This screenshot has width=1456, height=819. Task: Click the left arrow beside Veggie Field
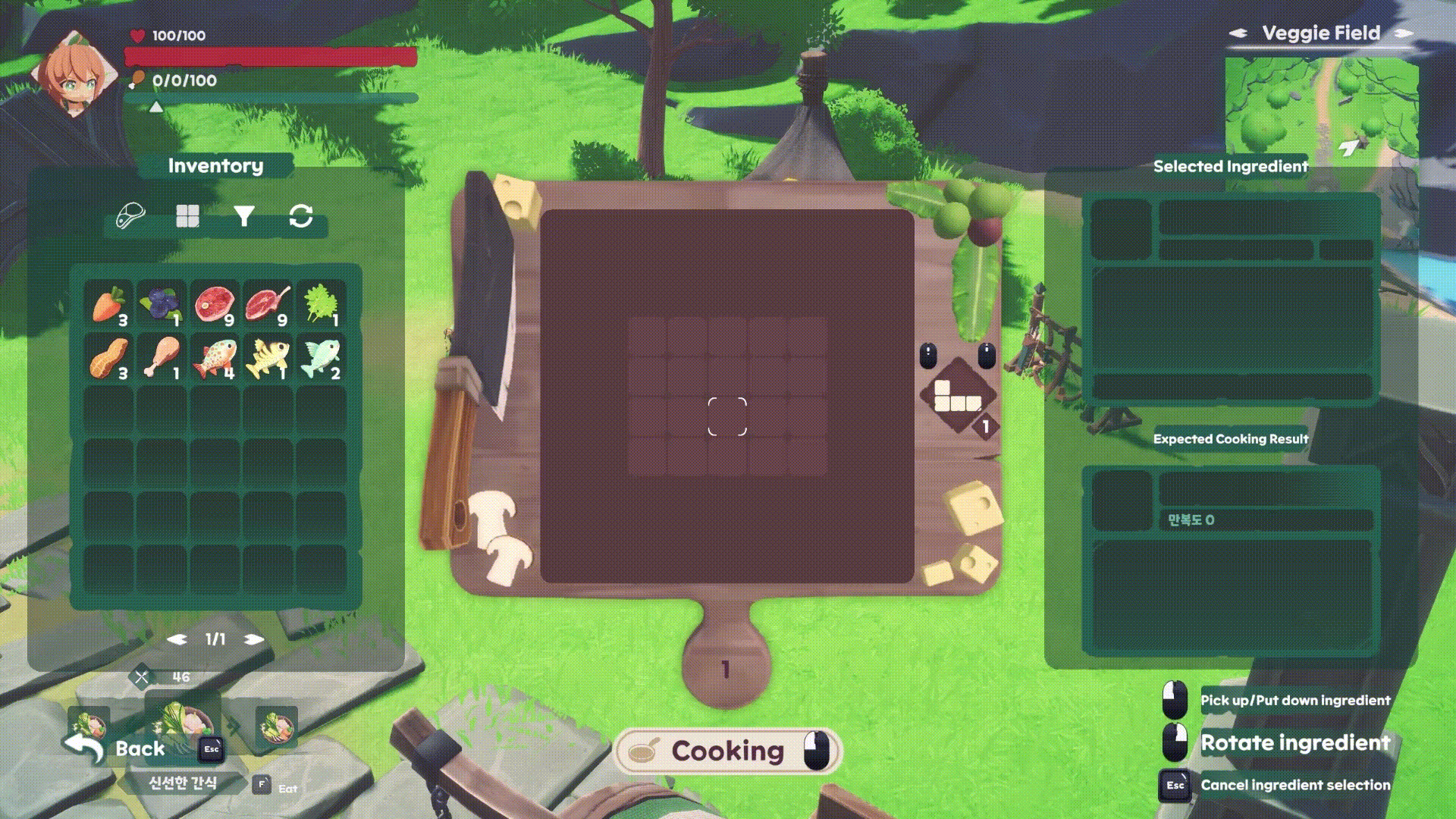point(1237,33)
